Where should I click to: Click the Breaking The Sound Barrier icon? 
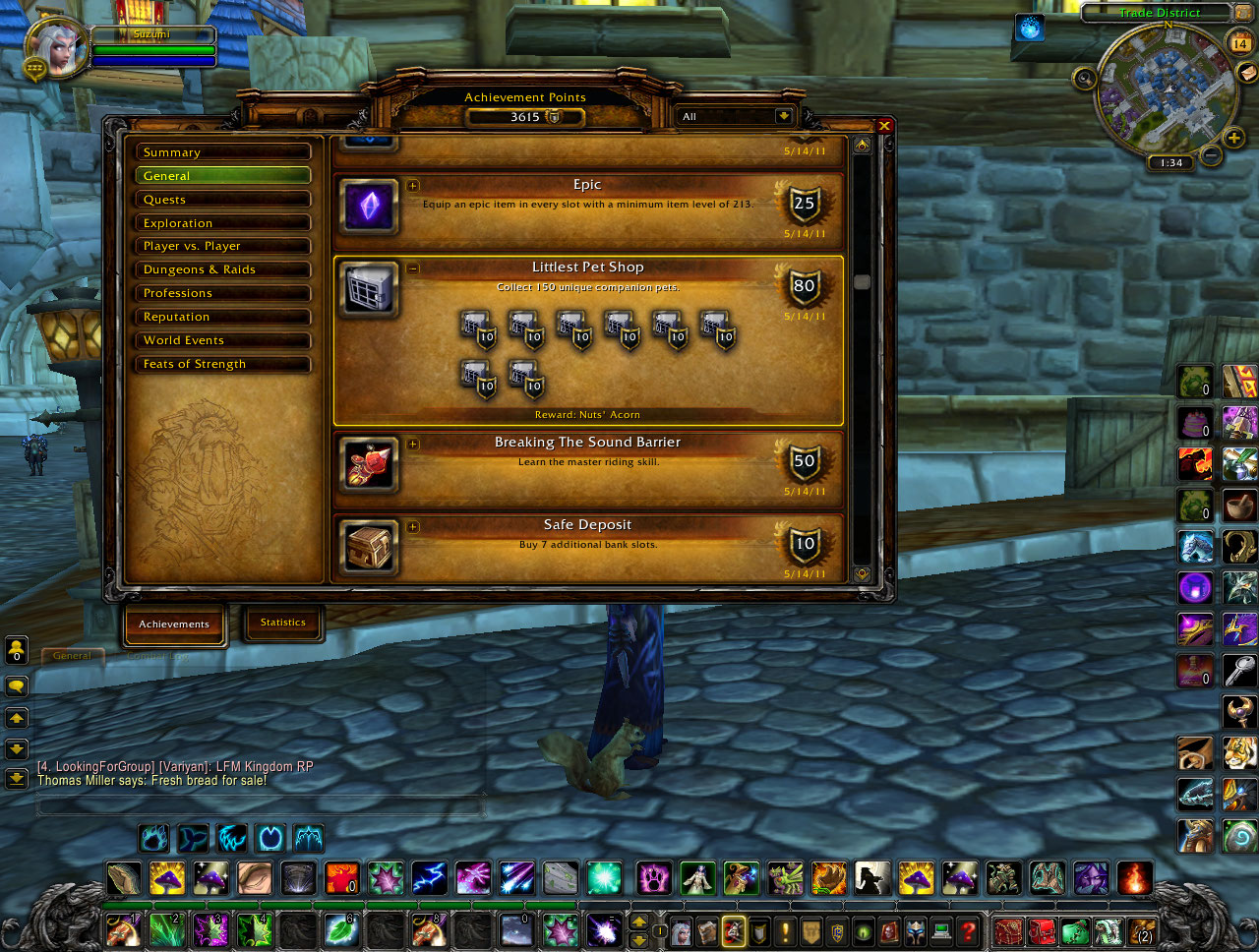(x=368, y=464)
